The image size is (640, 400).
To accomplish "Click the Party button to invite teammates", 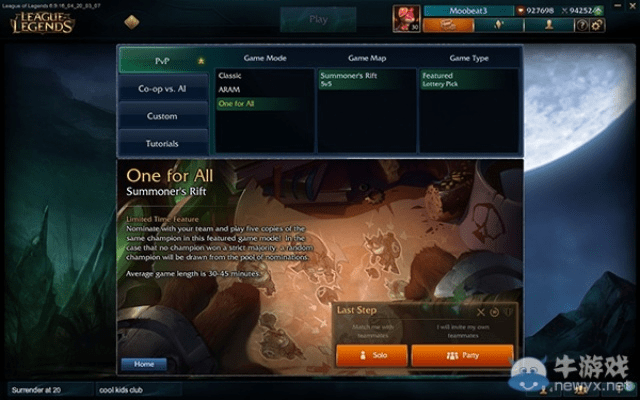I will point(462,356).
